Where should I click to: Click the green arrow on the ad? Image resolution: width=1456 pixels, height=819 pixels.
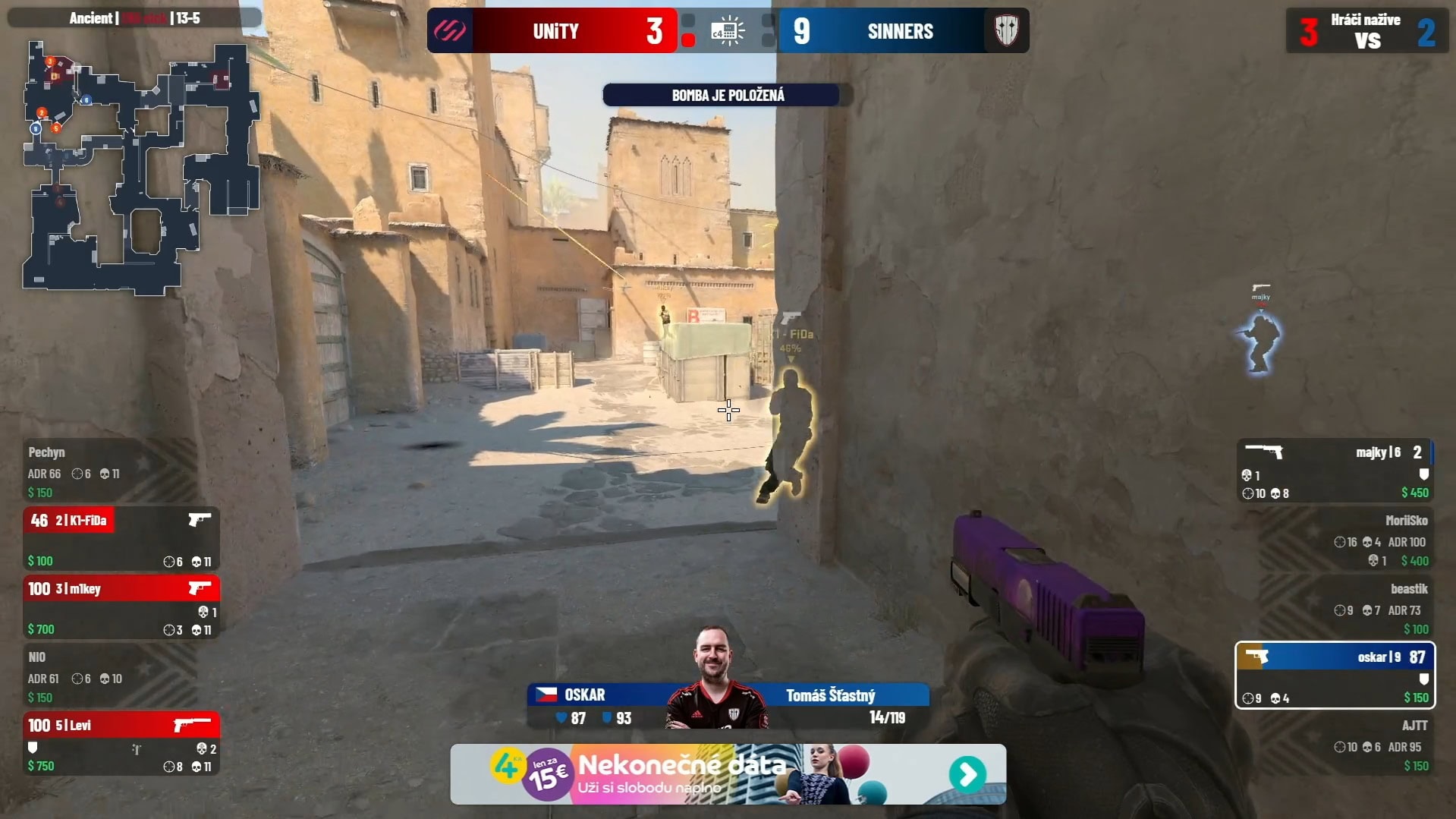click(x=967, y=774)
